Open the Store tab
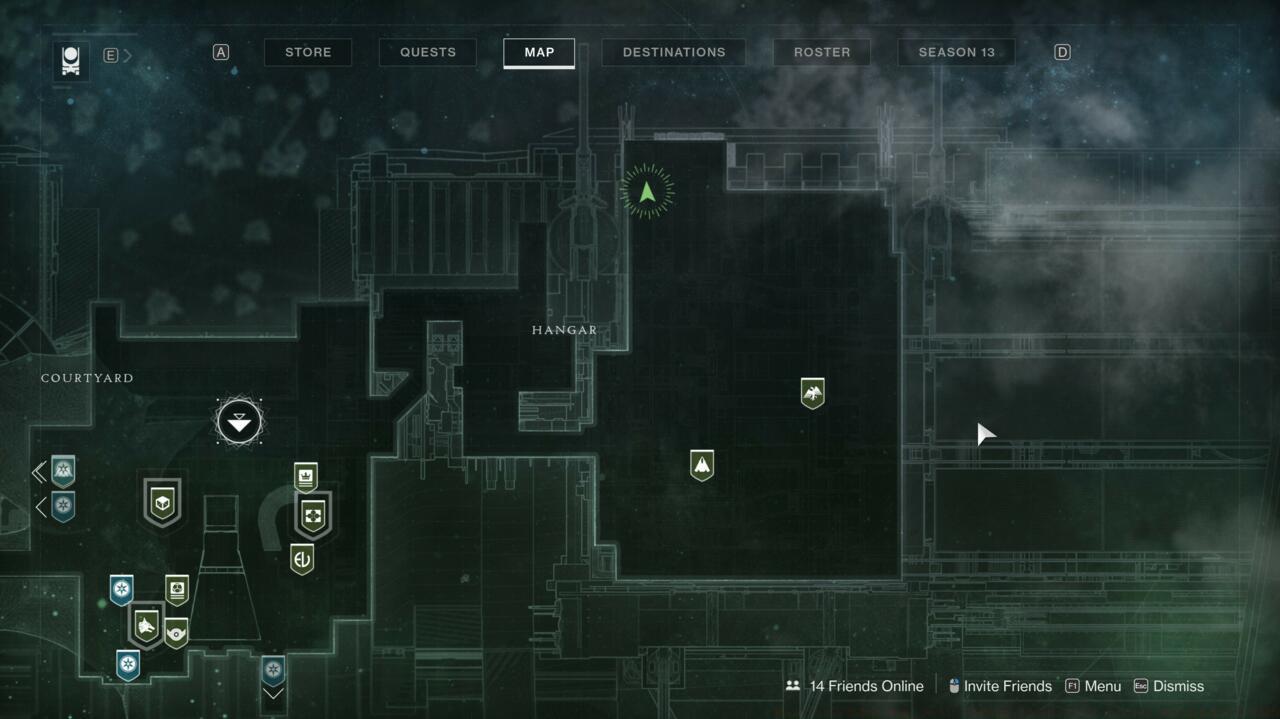Viewport: 1280px width, 719px height. pos(308,52)
